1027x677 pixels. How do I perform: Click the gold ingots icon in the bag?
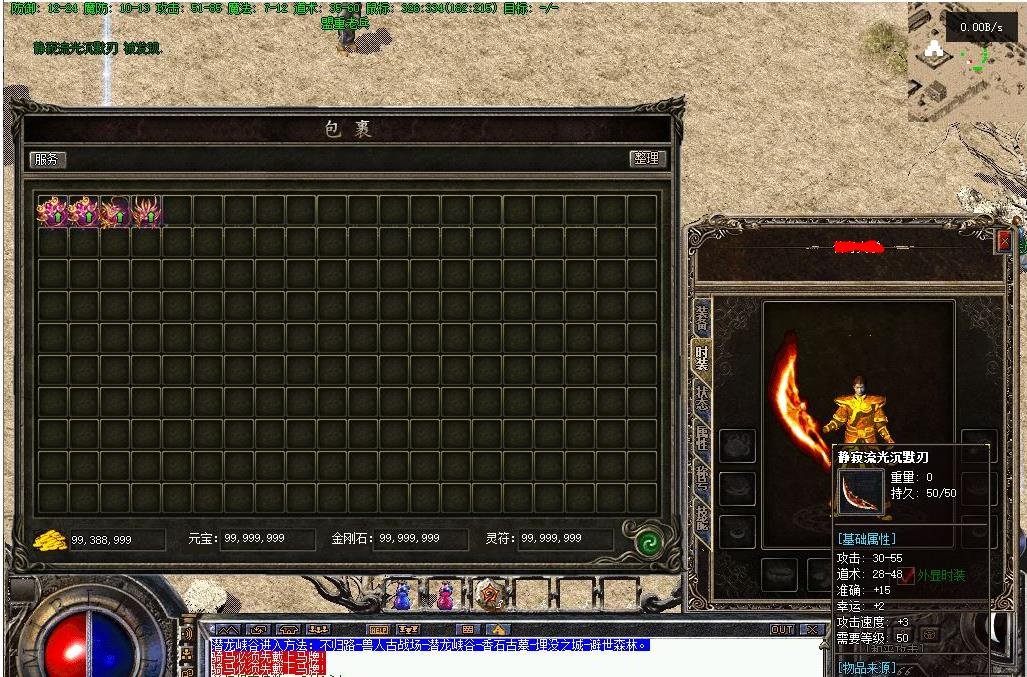pyautogui.click(x=50, y=540)
